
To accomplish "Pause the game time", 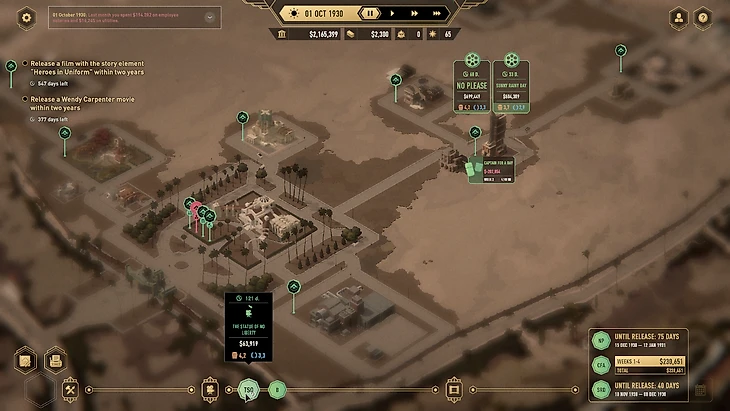I will [369, 14].
